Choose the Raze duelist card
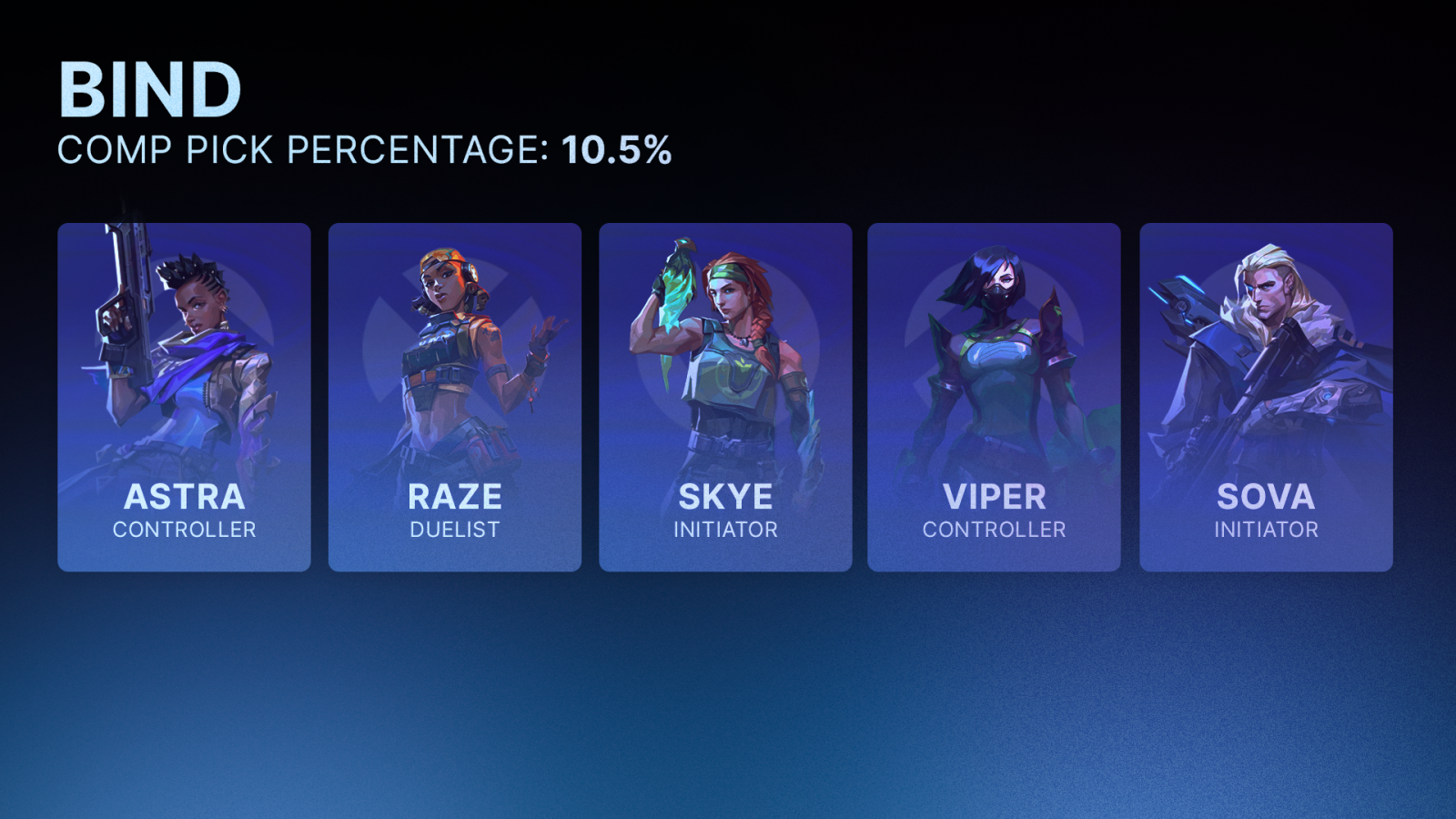 [454, 398]
